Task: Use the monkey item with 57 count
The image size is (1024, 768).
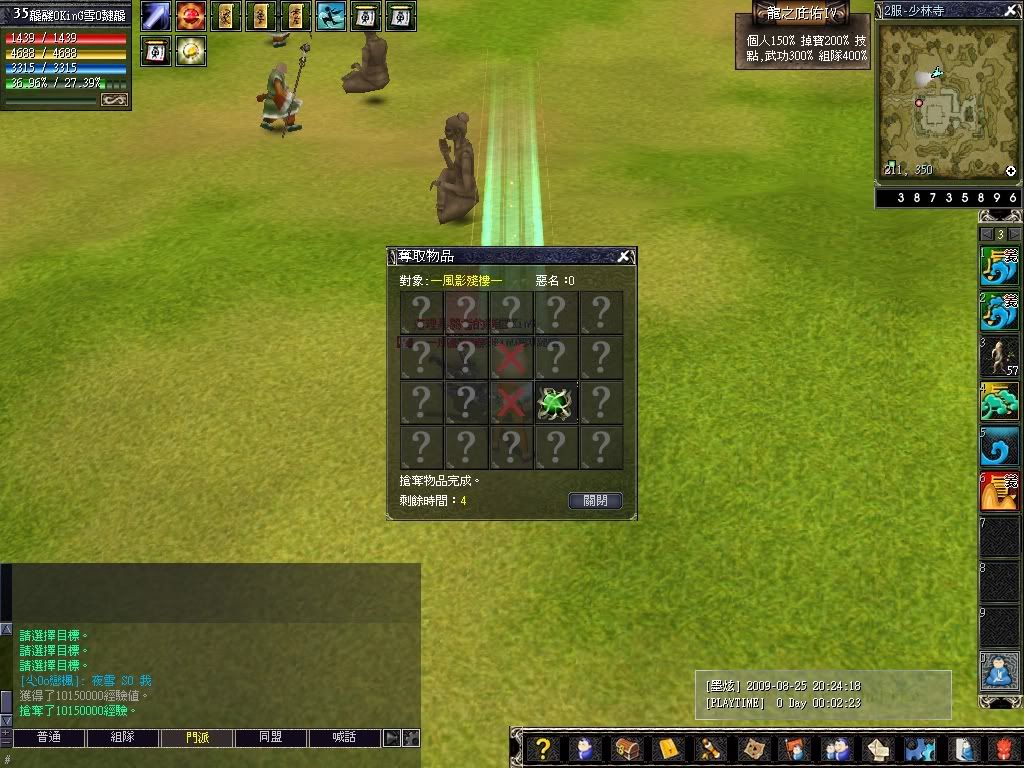Action: coord(999,356)
